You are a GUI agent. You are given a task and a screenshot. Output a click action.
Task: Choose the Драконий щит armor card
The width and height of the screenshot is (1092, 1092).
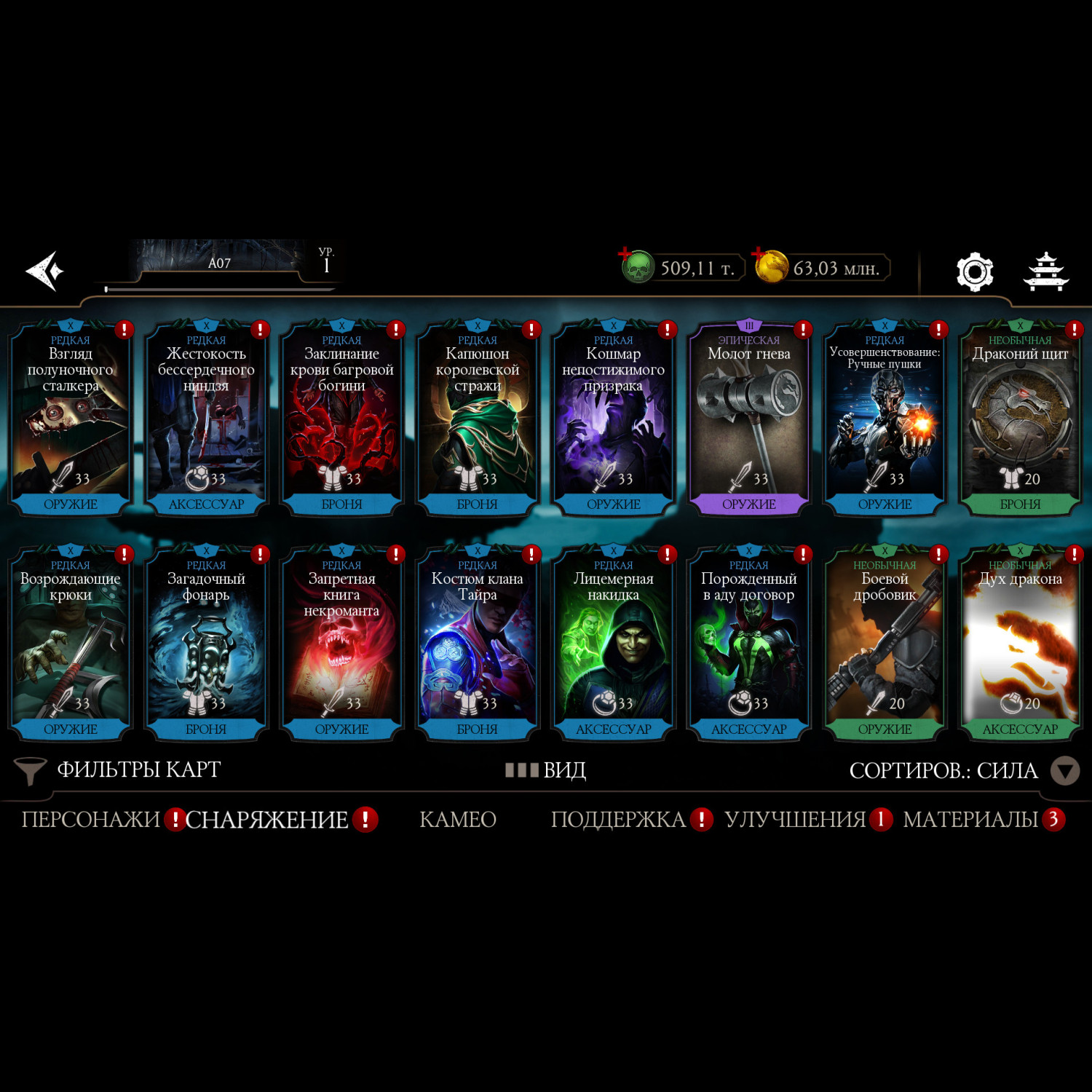point(1020,419)
